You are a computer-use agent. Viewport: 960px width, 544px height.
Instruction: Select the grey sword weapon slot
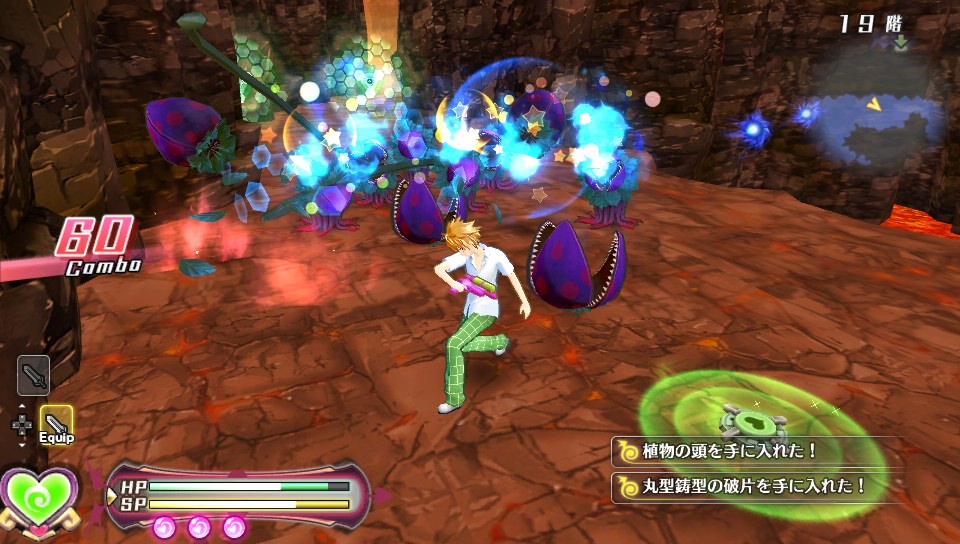coord(34,375)
